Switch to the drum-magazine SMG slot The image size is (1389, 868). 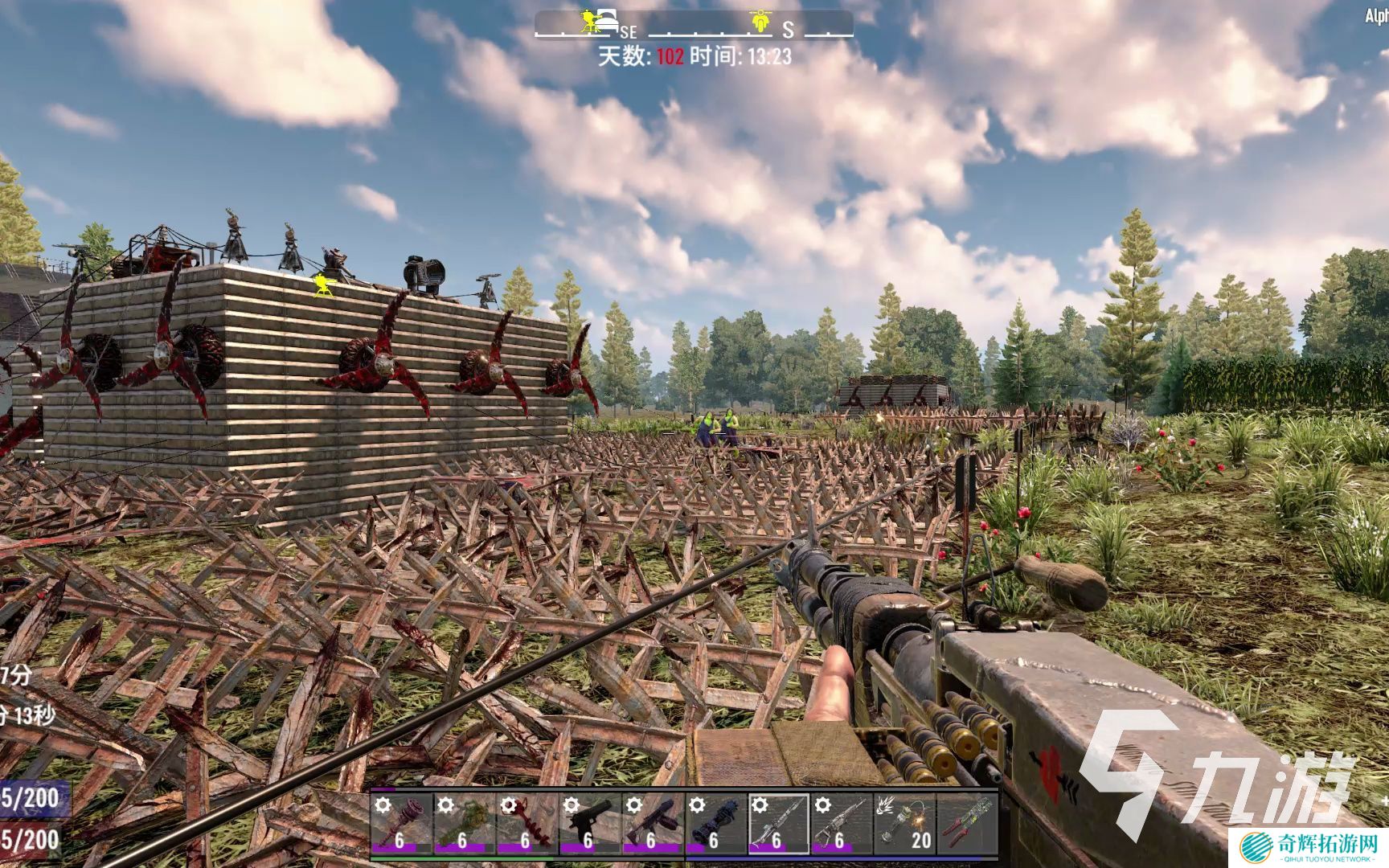[x=652, y=823]
